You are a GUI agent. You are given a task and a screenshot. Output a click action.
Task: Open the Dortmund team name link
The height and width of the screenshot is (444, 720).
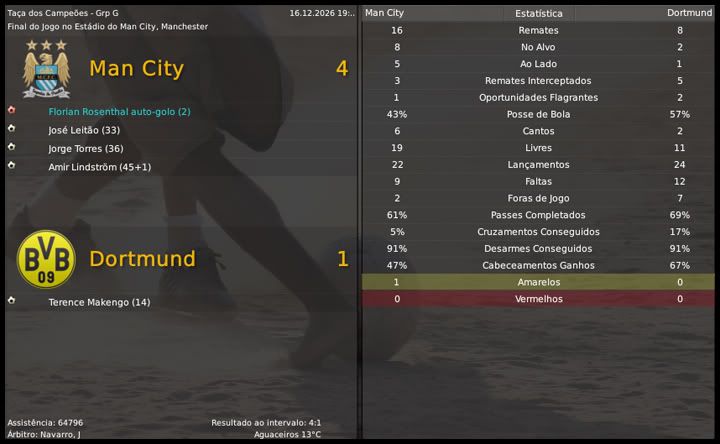[x=142, y=259]
